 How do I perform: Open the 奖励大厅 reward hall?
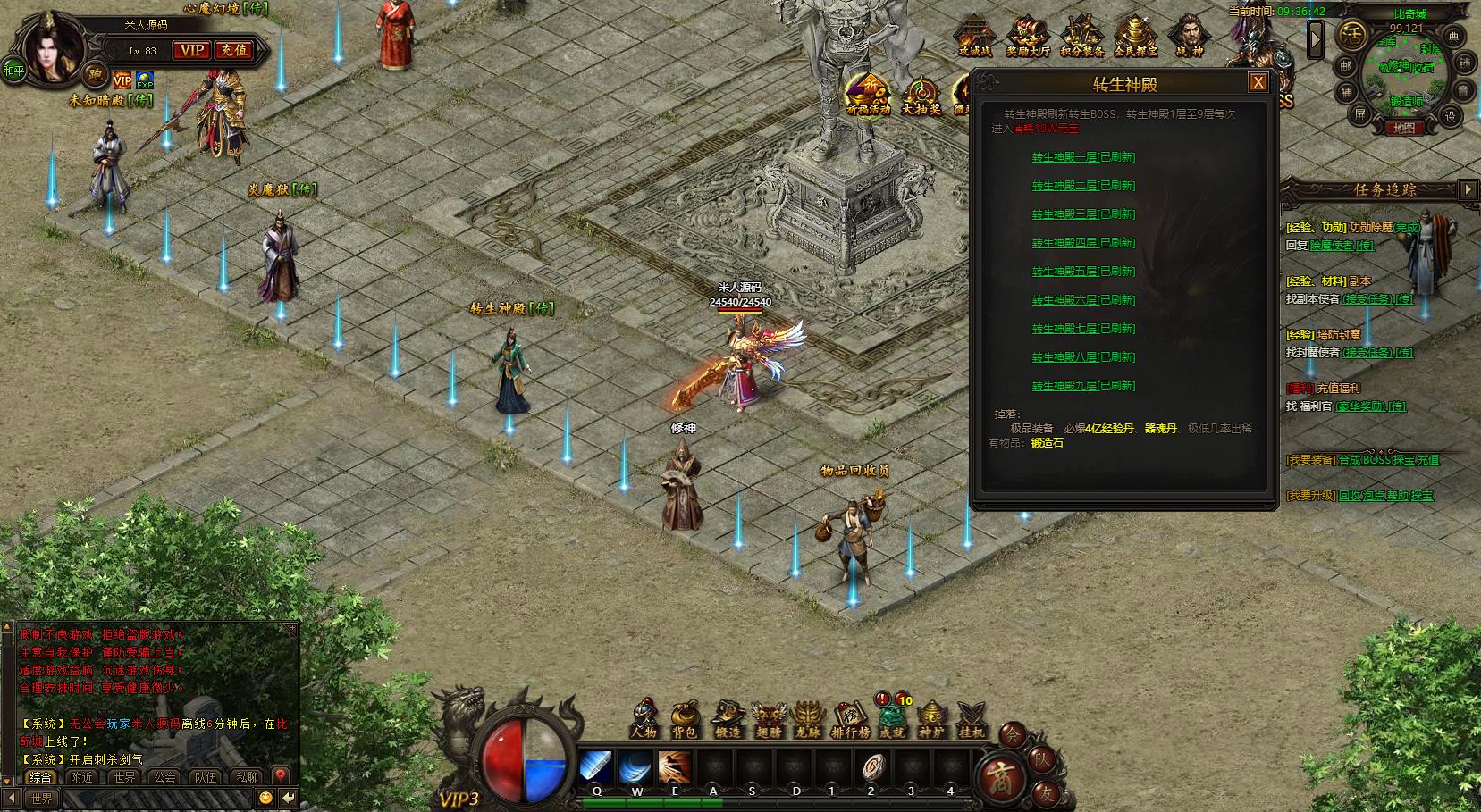(1029, 38)
